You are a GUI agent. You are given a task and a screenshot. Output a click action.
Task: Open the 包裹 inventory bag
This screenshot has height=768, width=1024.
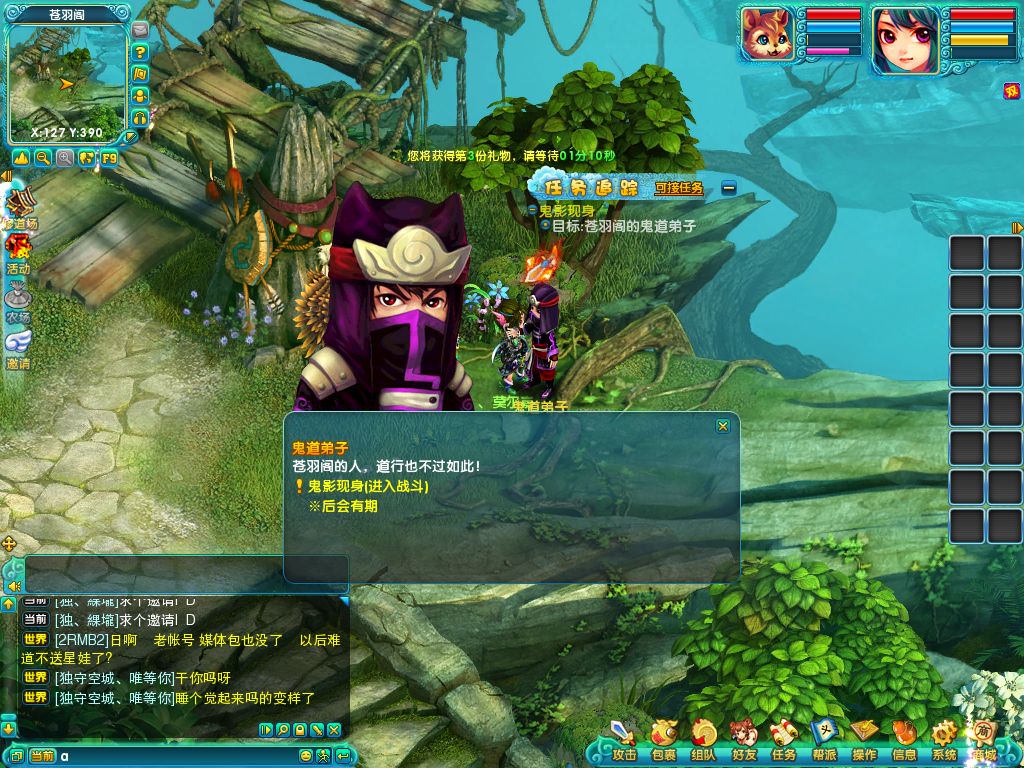point(664,741)
